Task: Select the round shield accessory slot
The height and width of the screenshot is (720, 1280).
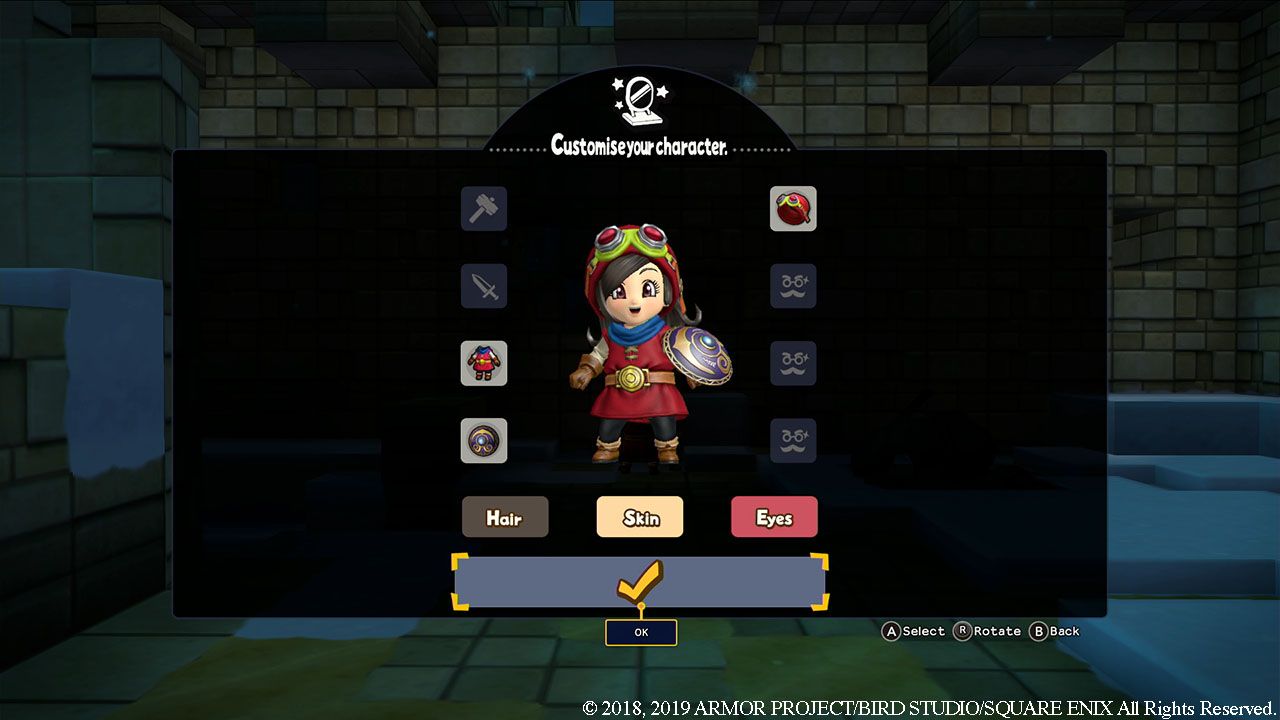Action: point(483,441)
